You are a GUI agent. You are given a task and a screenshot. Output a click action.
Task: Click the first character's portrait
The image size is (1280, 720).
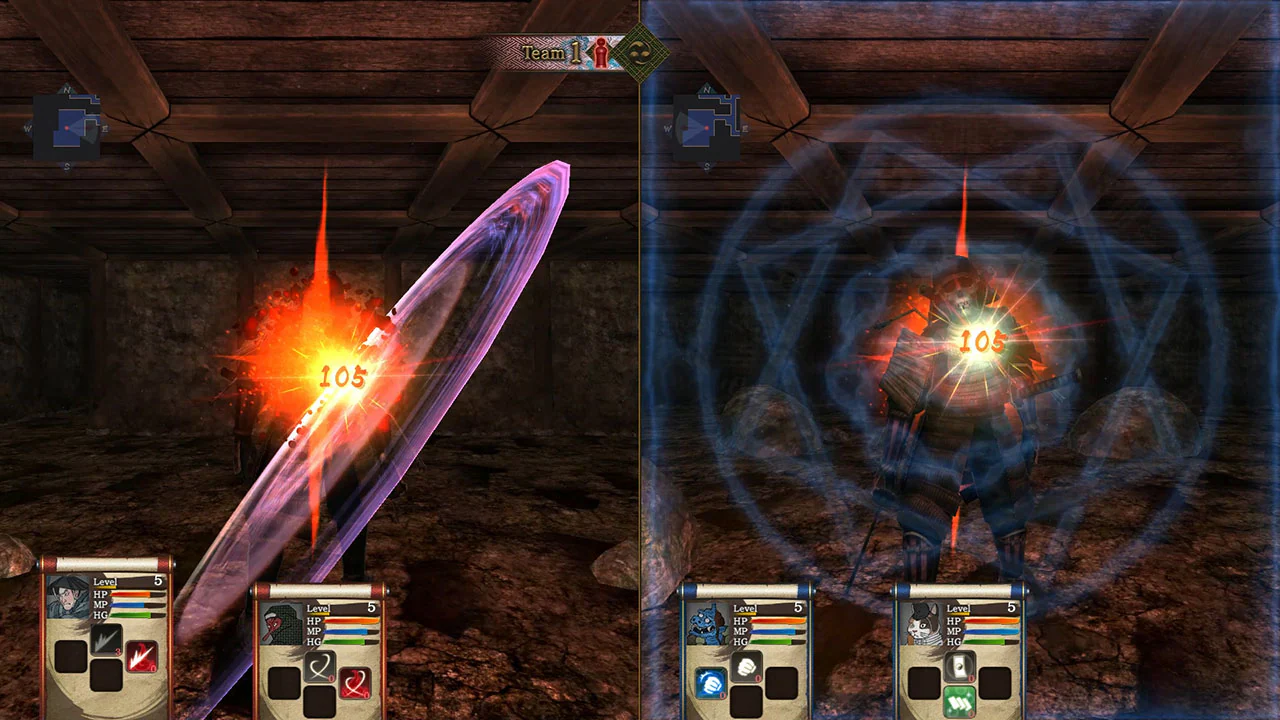68,598
